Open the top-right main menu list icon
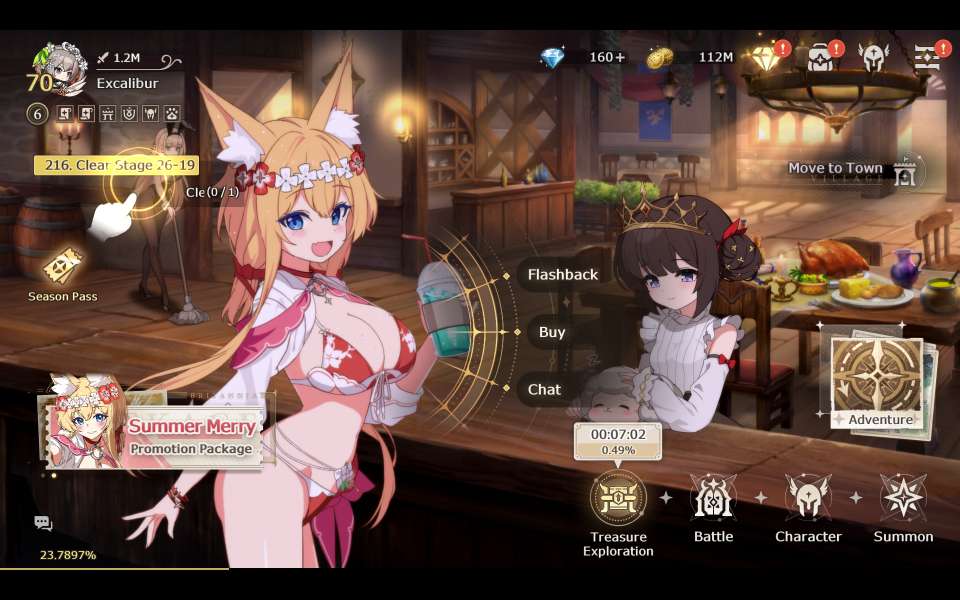Image resolution: width=960 pixels, height=600 pixels. (x=927, y=58)
